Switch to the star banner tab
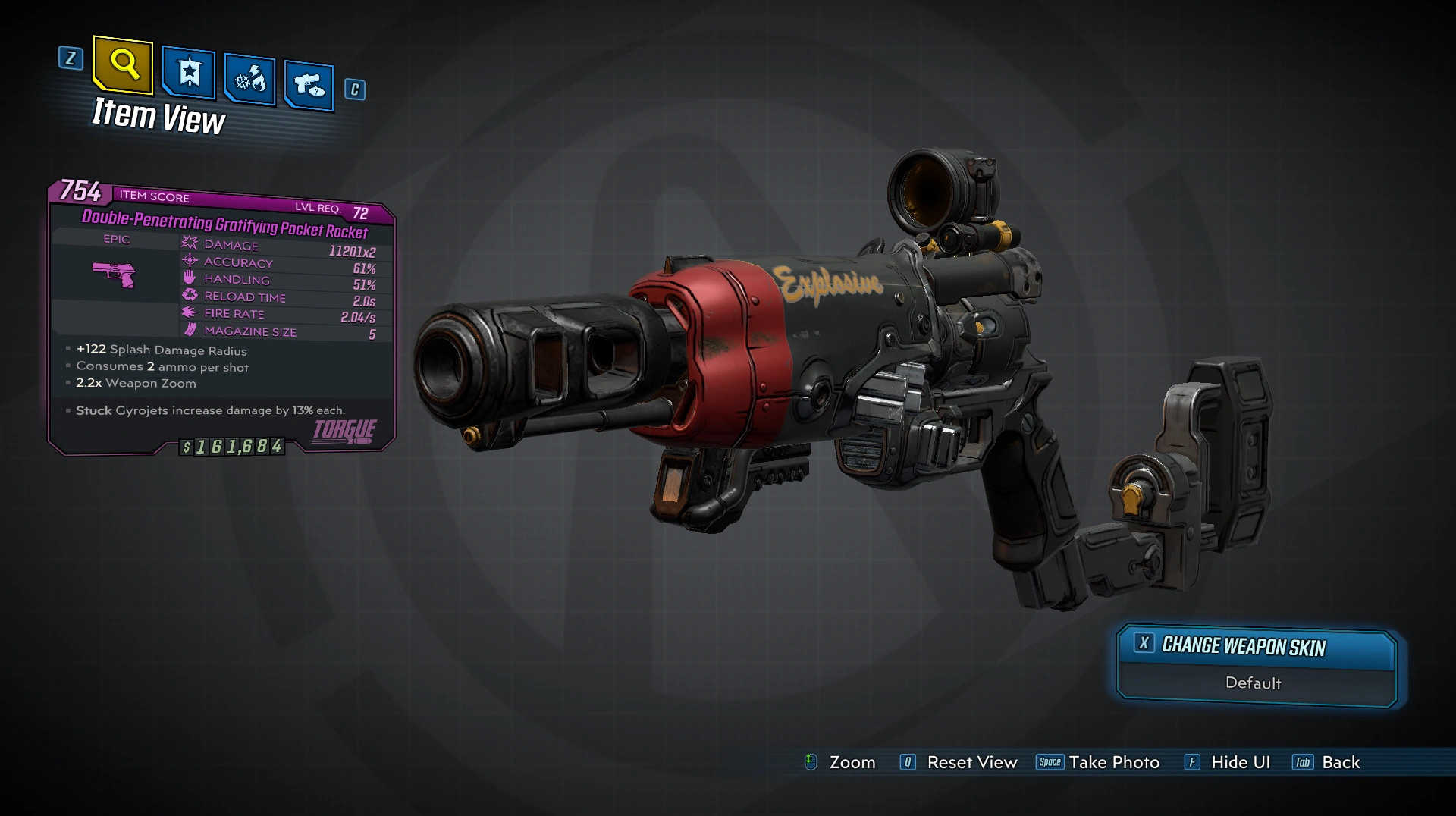Viewport: 1456px width, 816px height. pyautogui.click(x=189, y=74)
